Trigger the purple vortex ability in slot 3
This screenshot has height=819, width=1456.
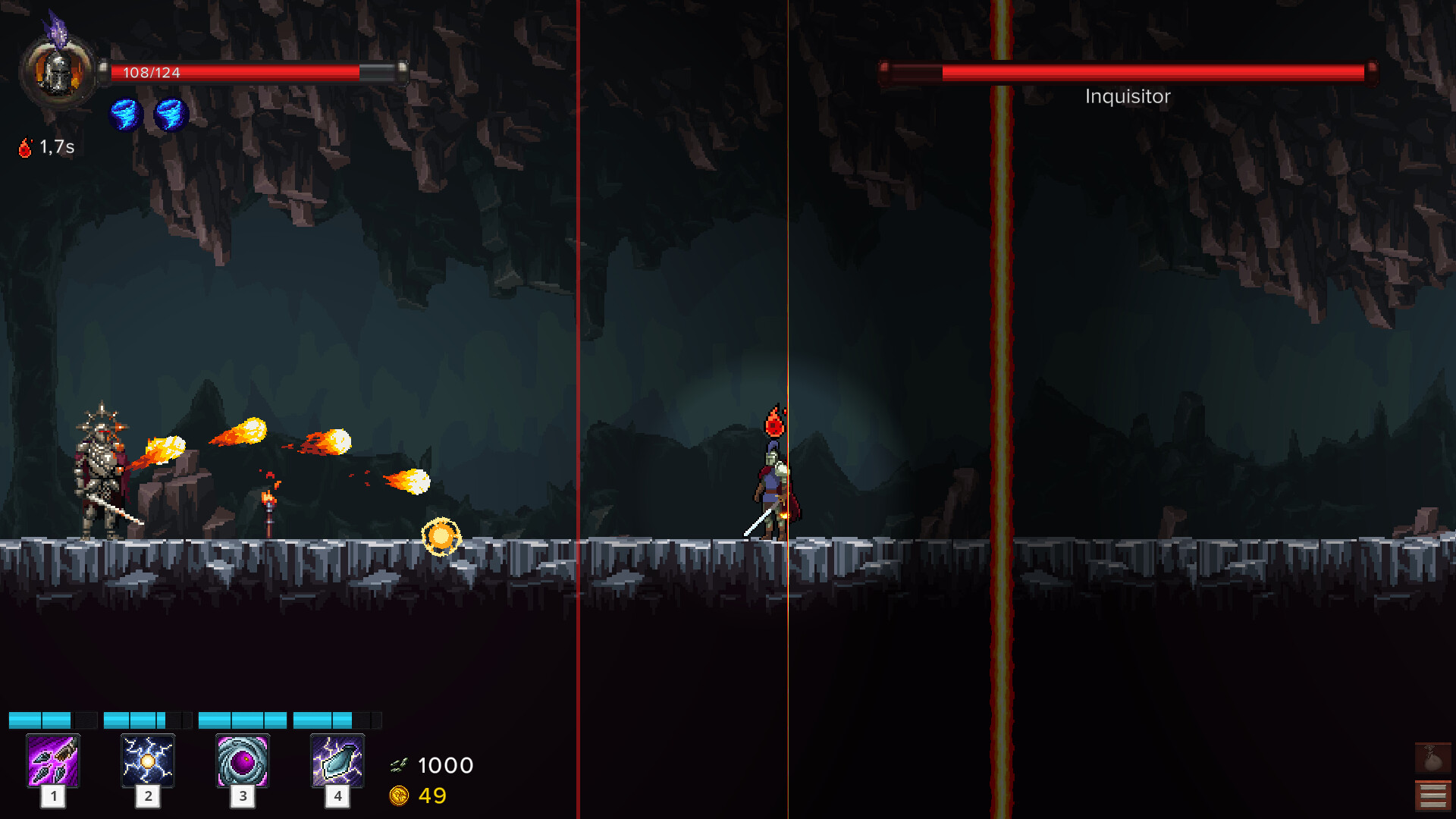(242, 761)
